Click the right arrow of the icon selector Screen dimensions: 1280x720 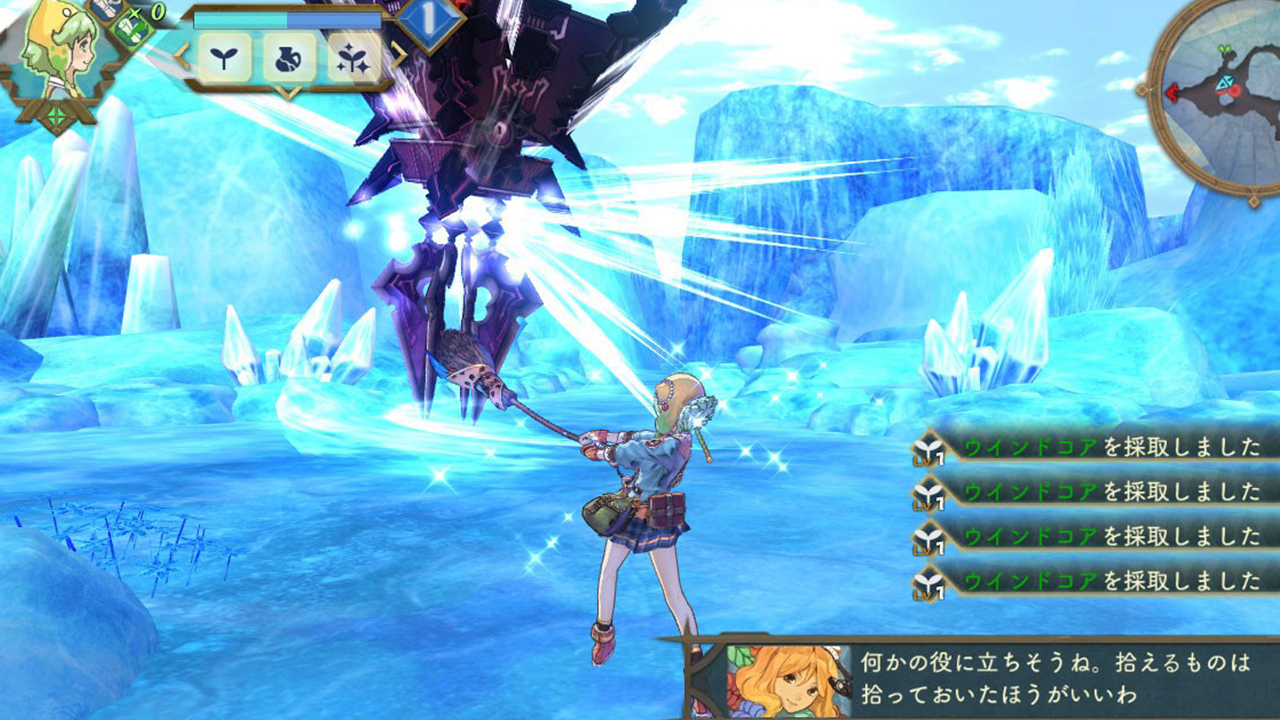coord(398,56)
